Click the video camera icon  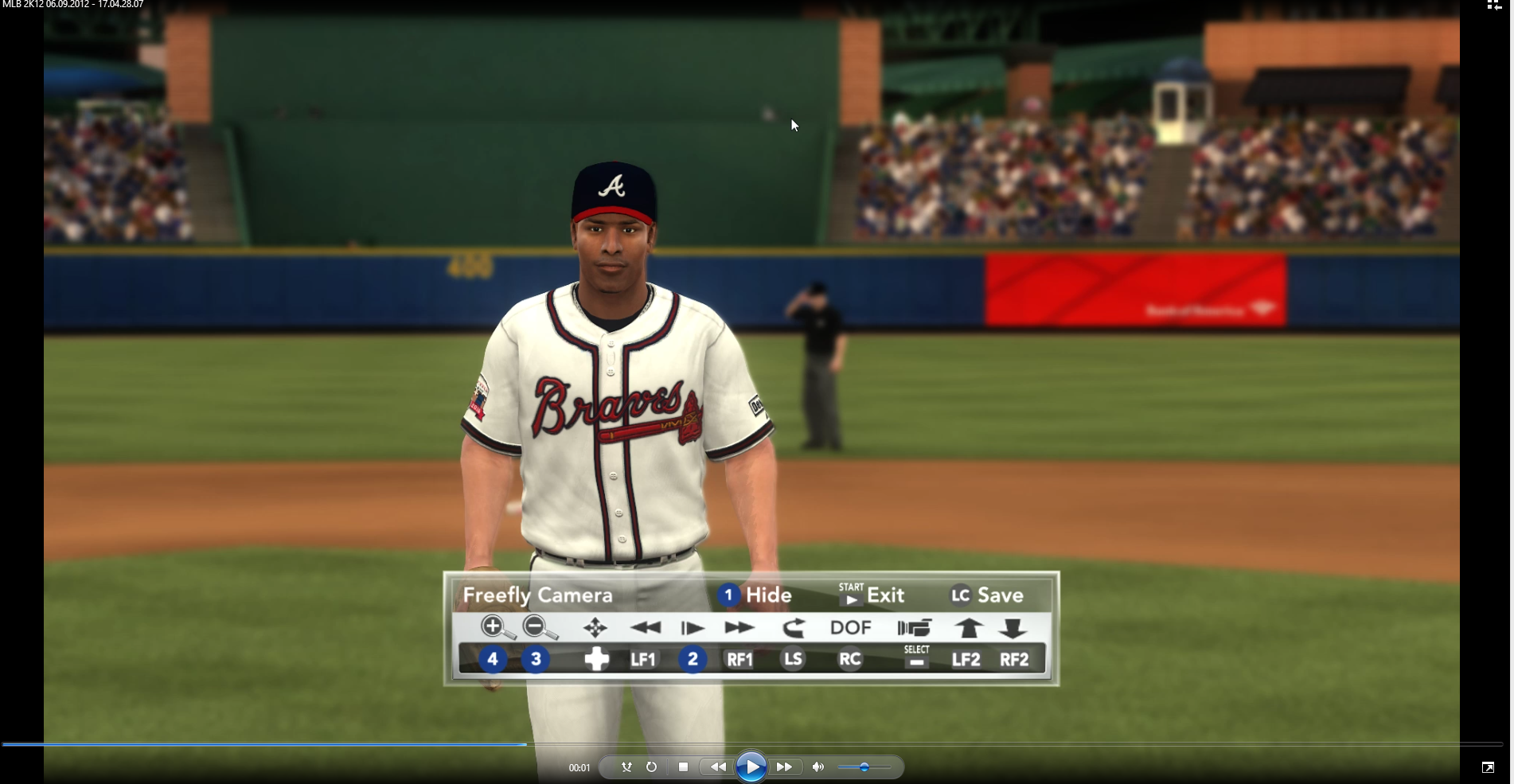click(x=914, y=628)
